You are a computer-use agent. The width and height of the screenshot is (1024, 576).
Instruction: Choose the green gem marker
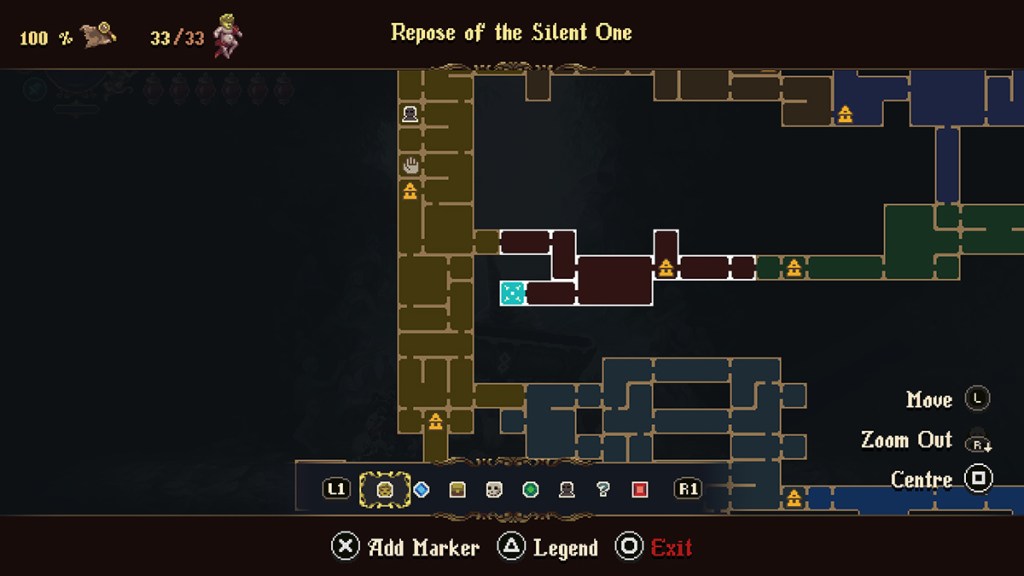(x=531, y=490)
